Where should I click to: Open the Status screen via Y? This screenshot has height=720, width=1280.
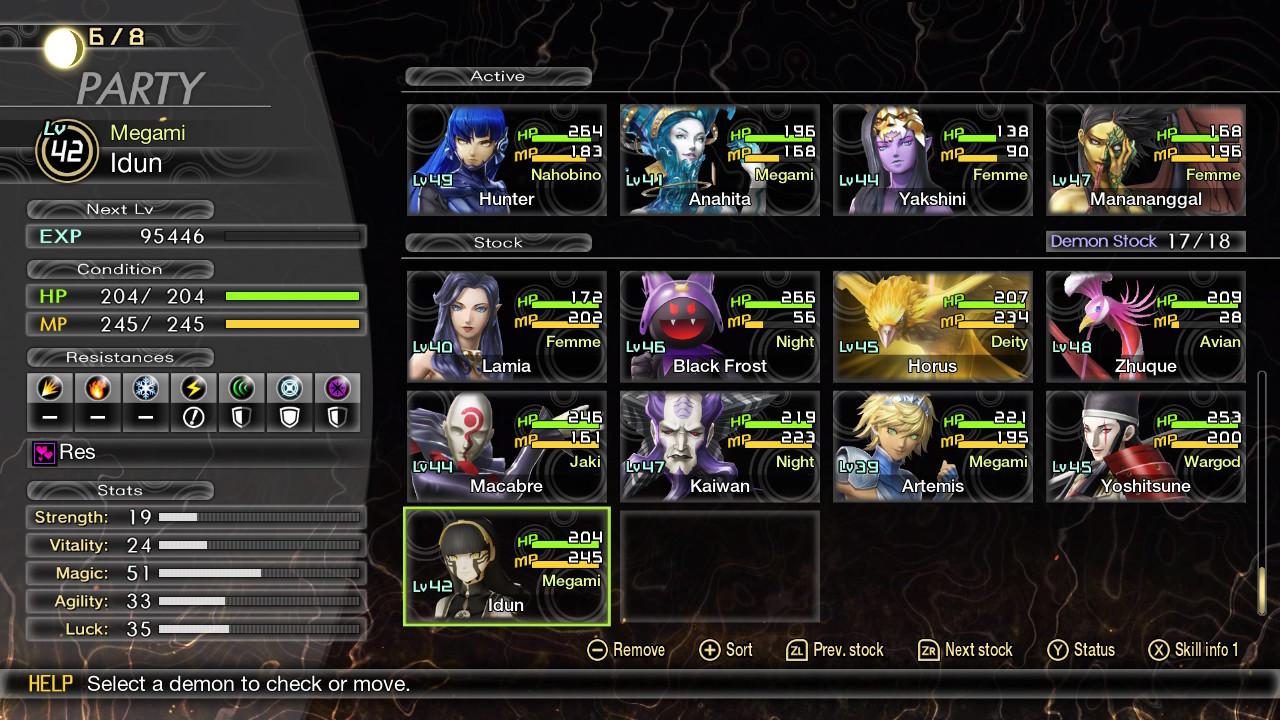(1081, 650)
